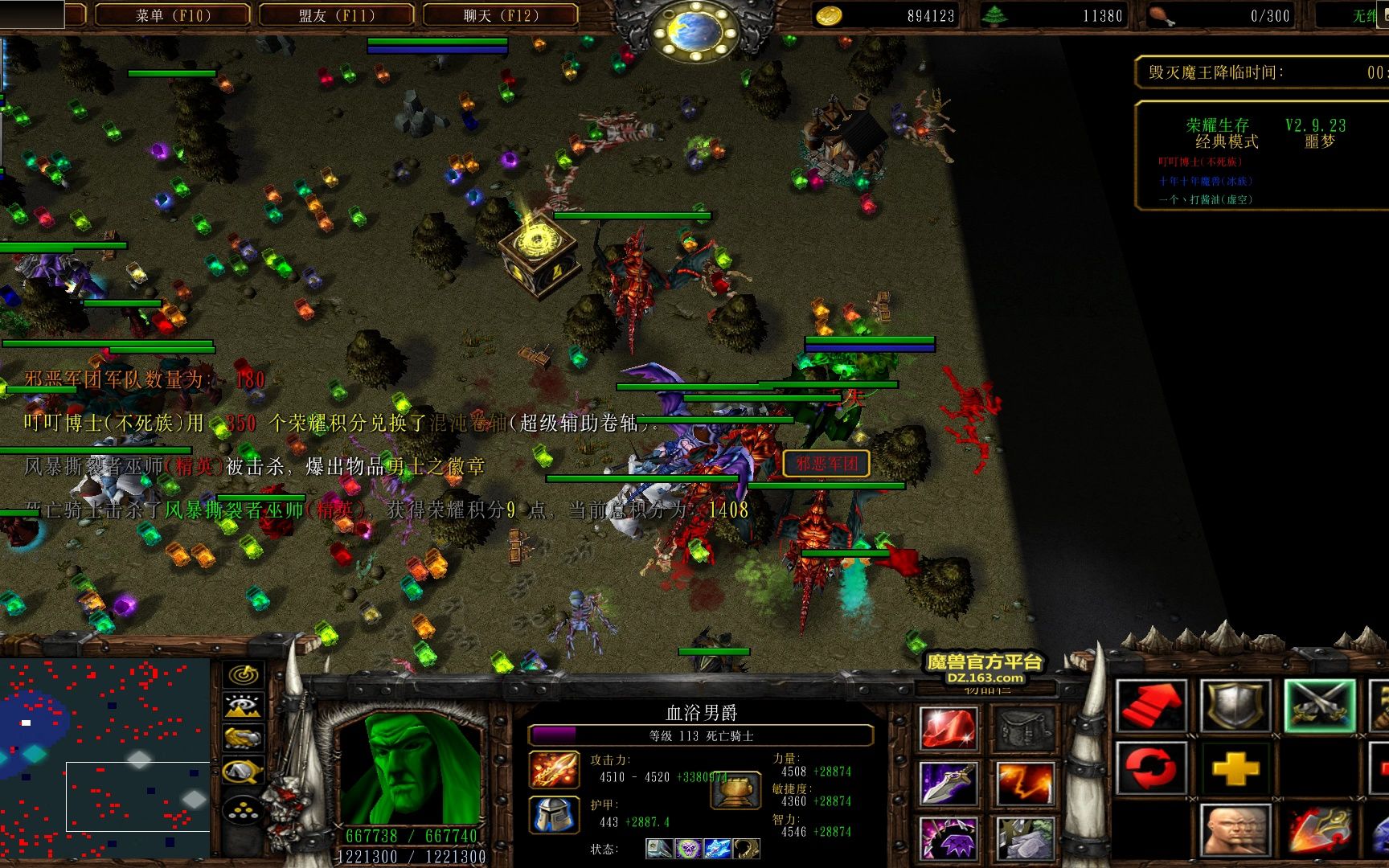
Task: Select the purple dagger inventory item
Action: tap(949, 784)
